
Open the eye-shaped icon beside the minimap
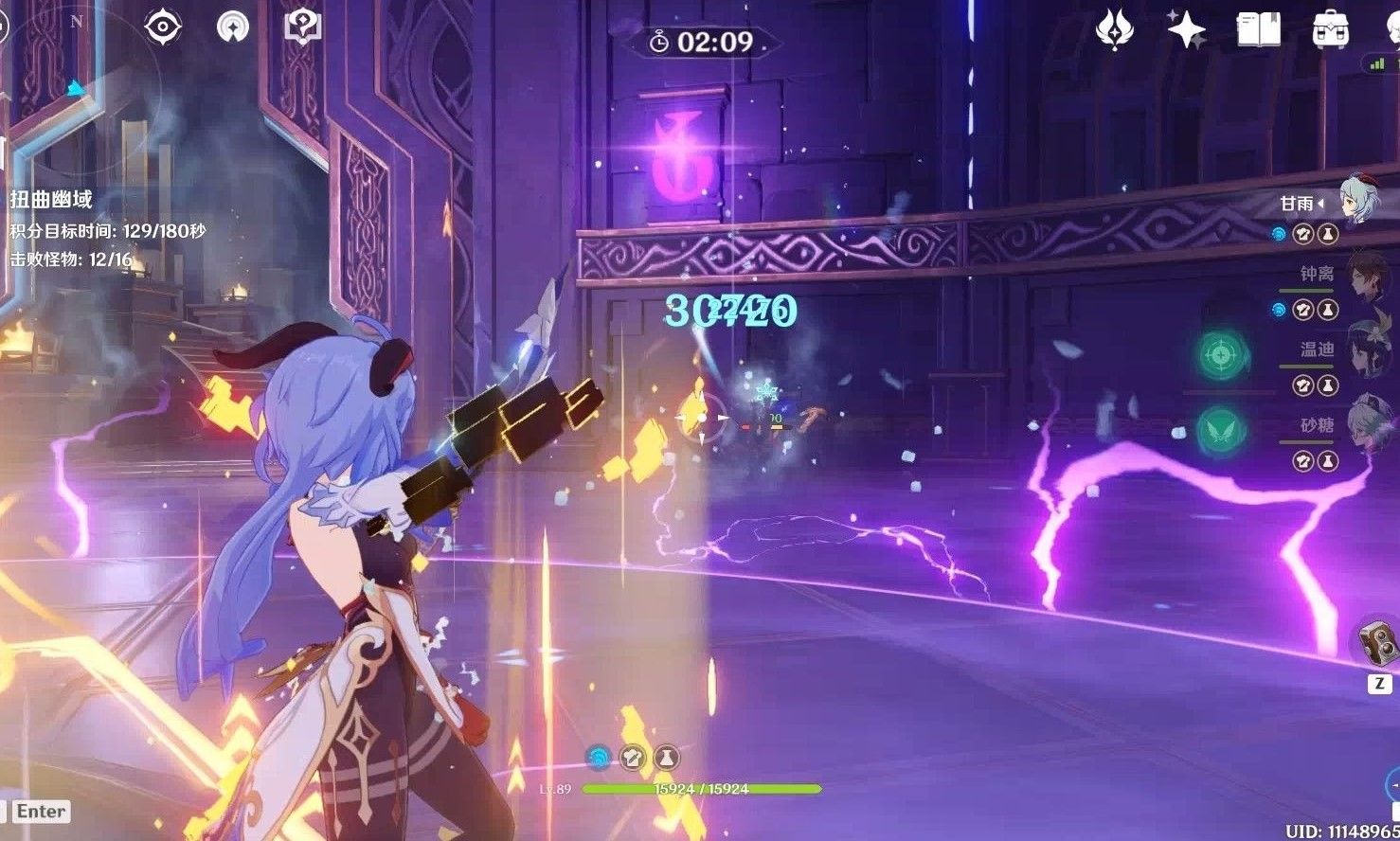tap(163, 27)
